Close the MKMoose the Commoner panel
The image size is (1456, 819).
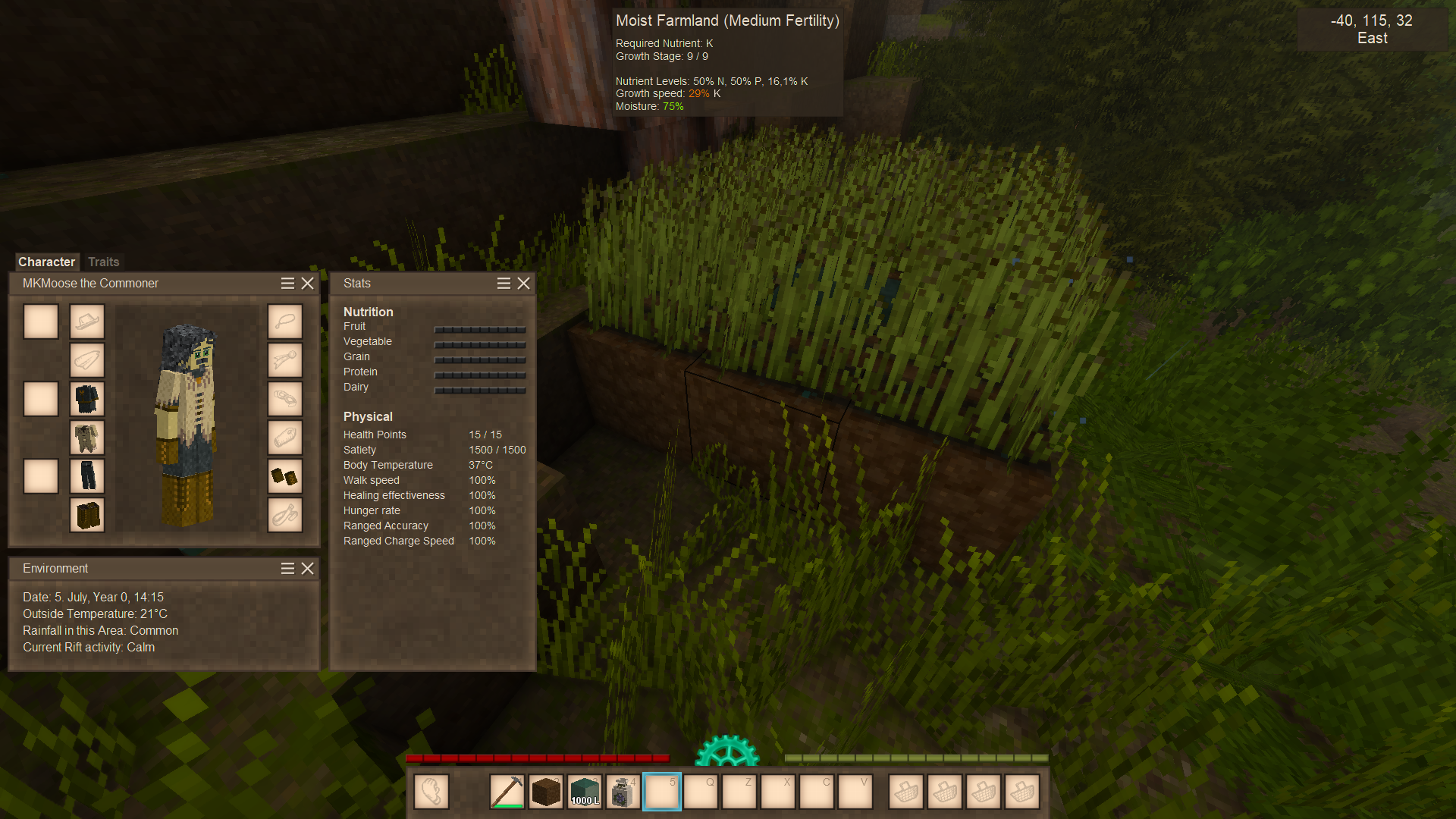307,283
